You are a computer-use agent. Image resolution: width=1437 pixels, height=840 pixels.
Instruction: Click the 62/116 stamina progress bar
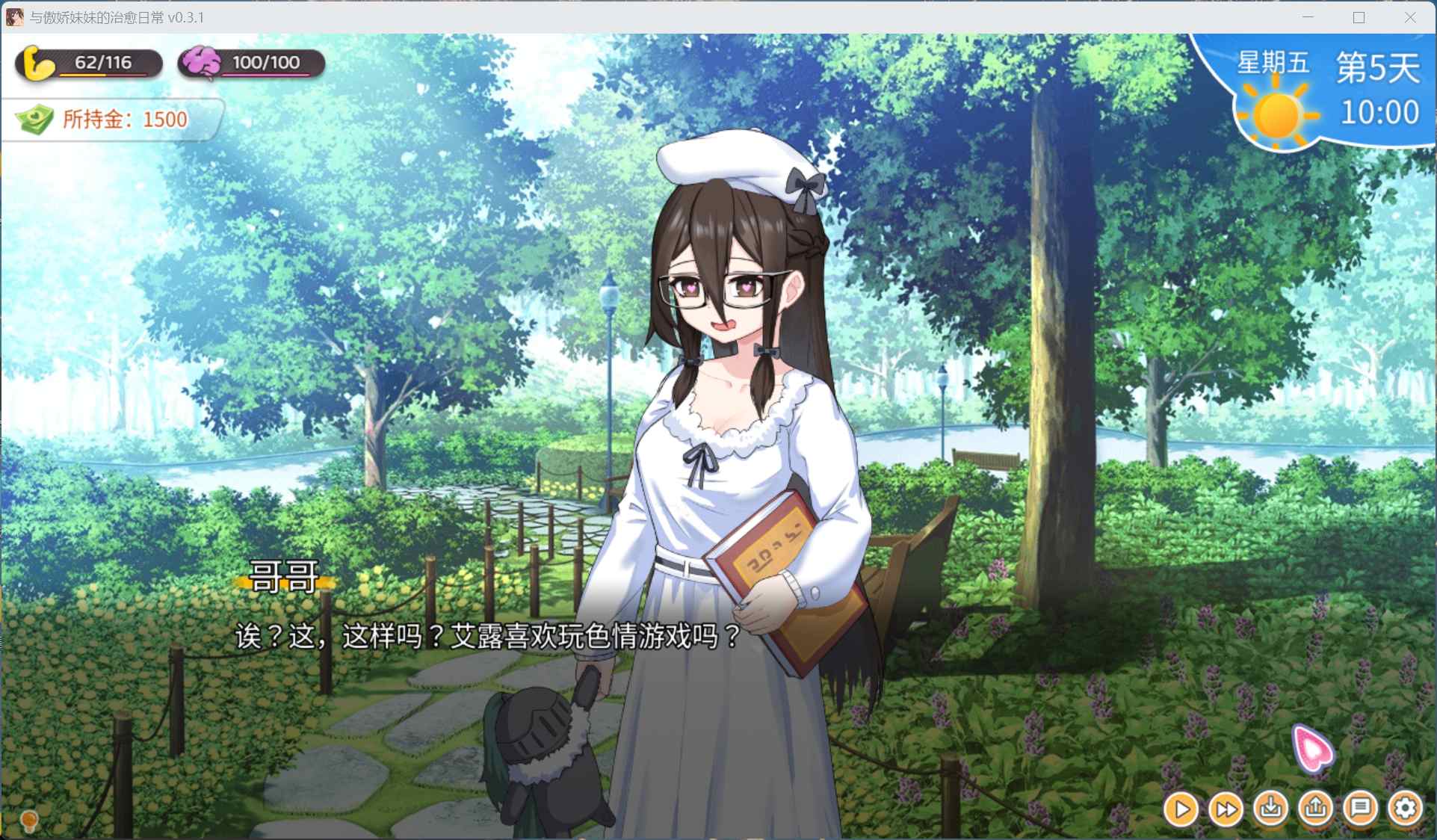101,63
